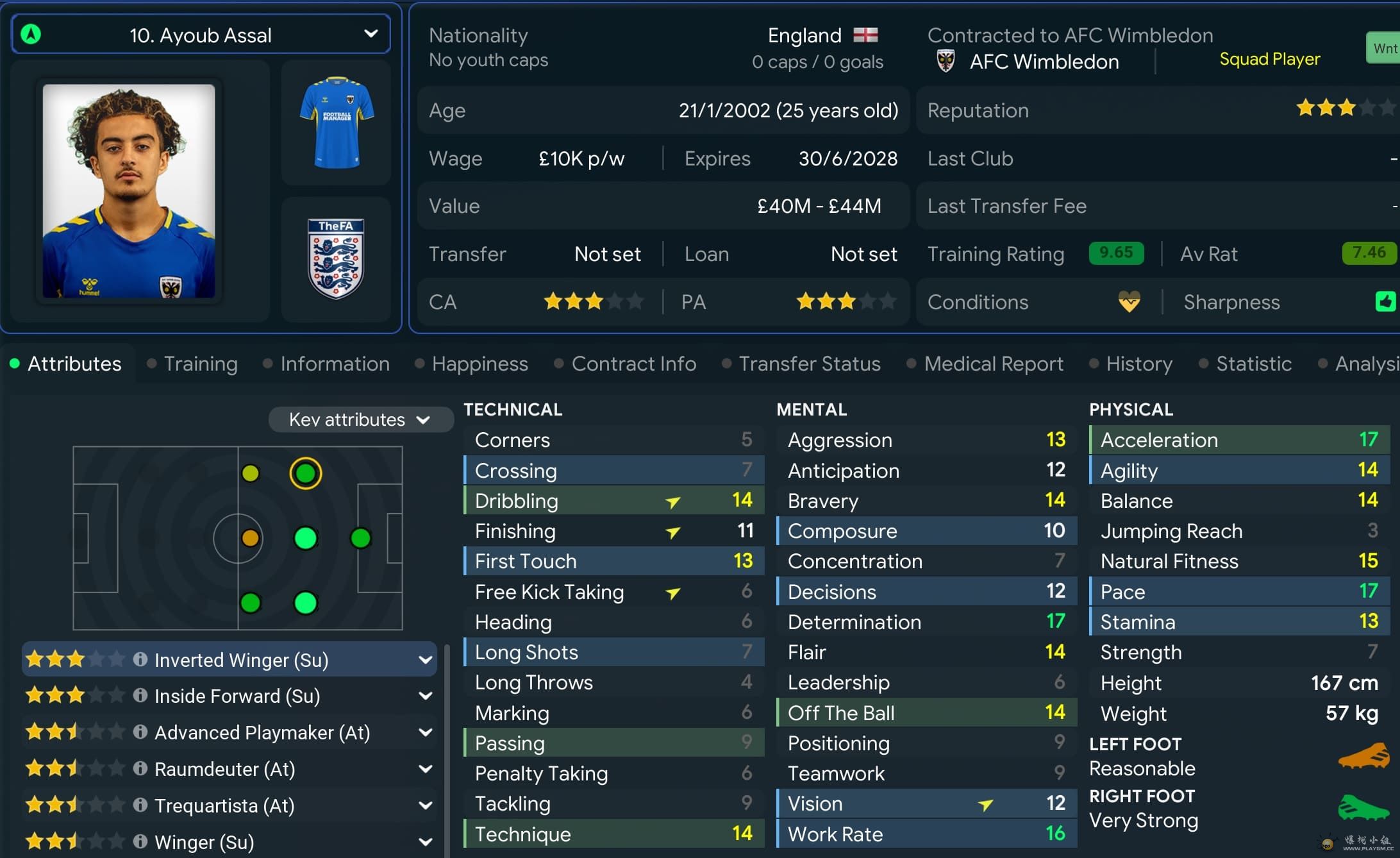Show the Happiness tab
The height and width of the screenshot is (858, 1400).
tap(479, 364)
